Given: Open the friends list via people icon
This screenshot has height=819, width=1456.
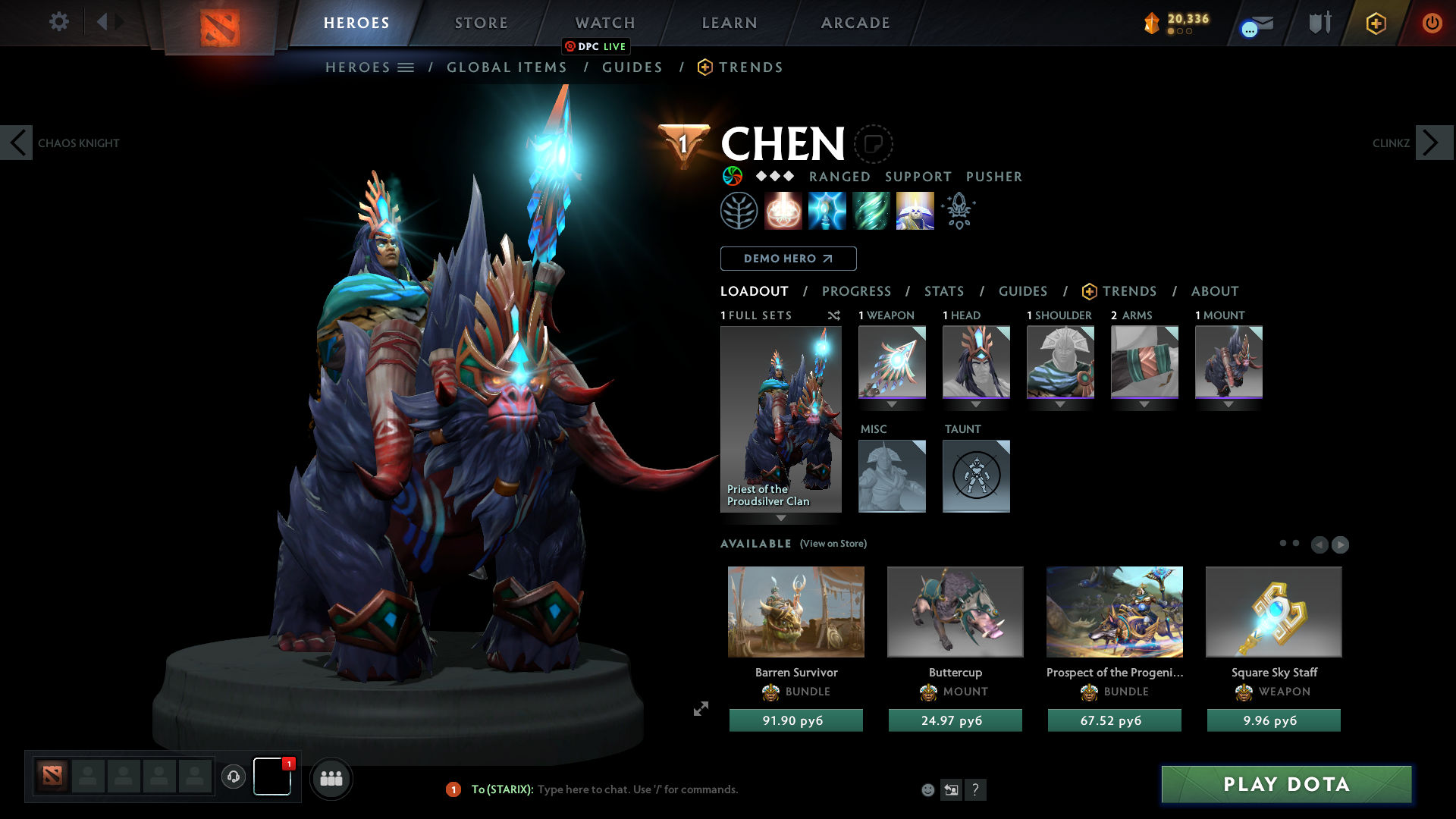Looking at the screenshot, I should (x=331, y=779).
